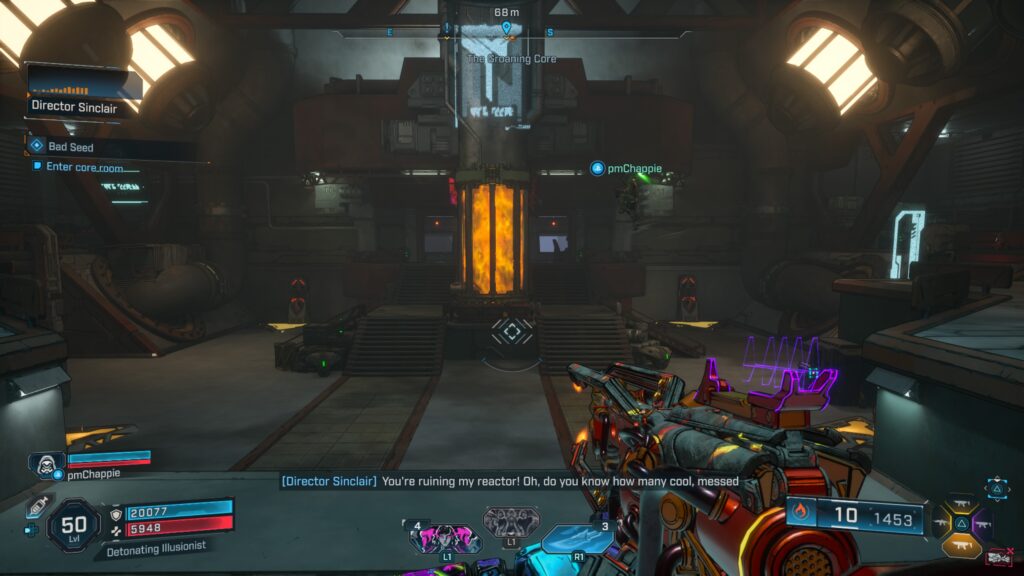The width and height of the screenshot is (1024, 576).
Task: Activate the grey skull ability icon
Action: click(x=511, y=522)
